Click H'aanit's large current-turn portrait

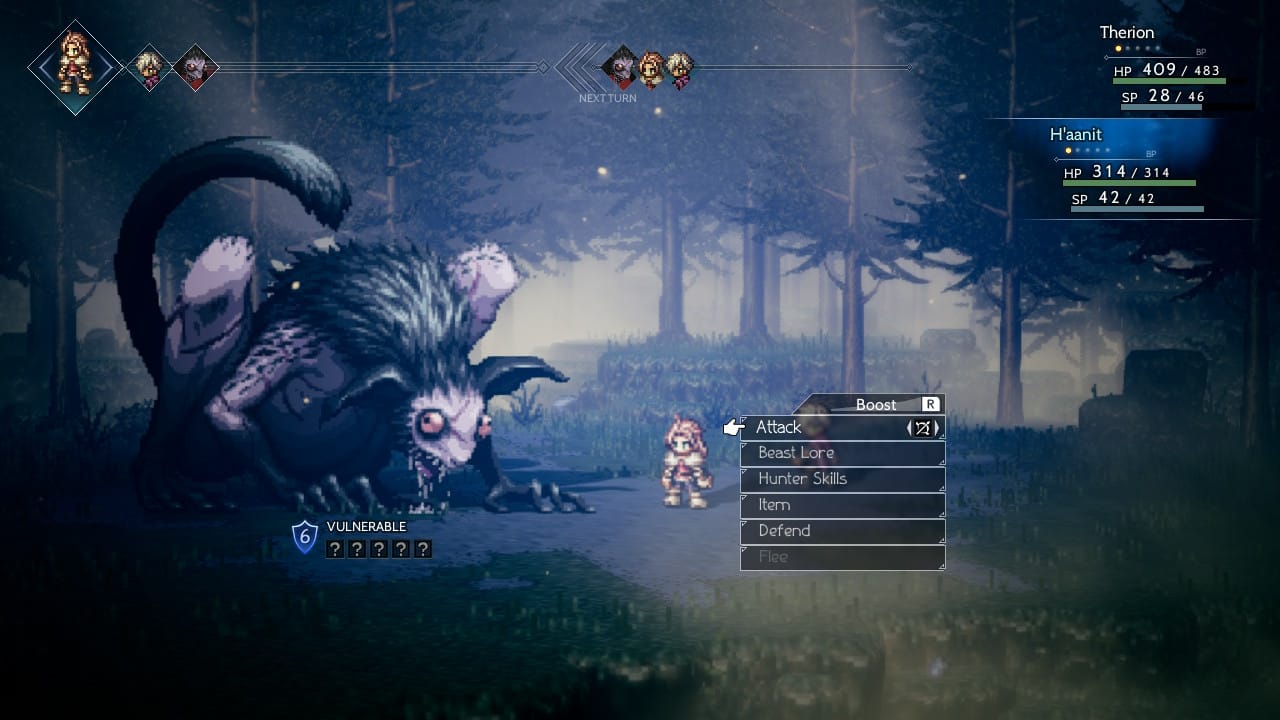click(75, 66)
